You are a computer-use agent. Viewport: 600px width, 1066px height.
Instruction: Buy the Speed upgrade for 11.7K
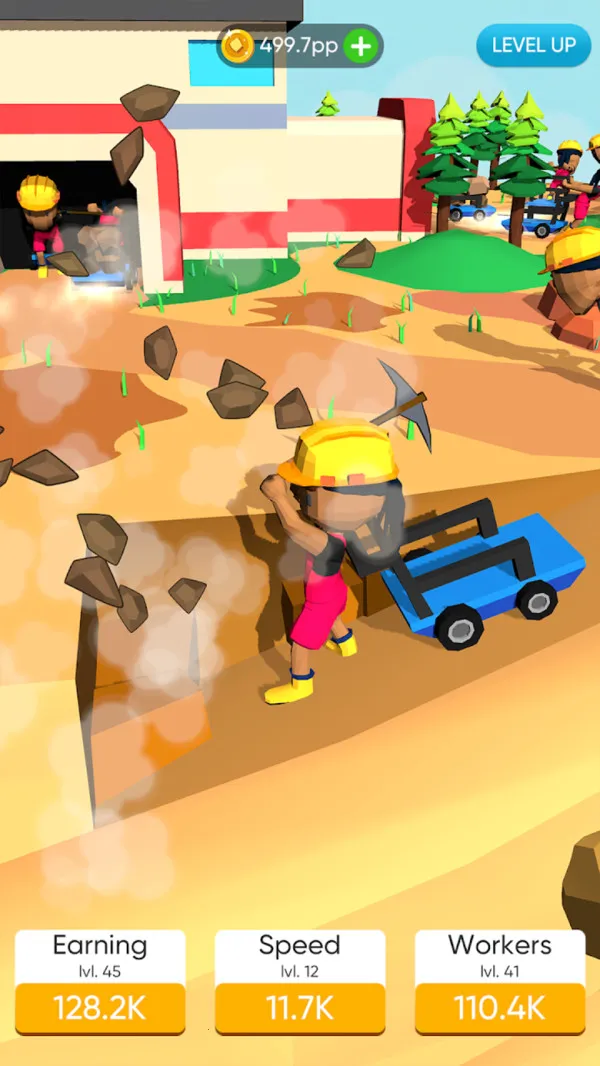tap(300, 1008)
